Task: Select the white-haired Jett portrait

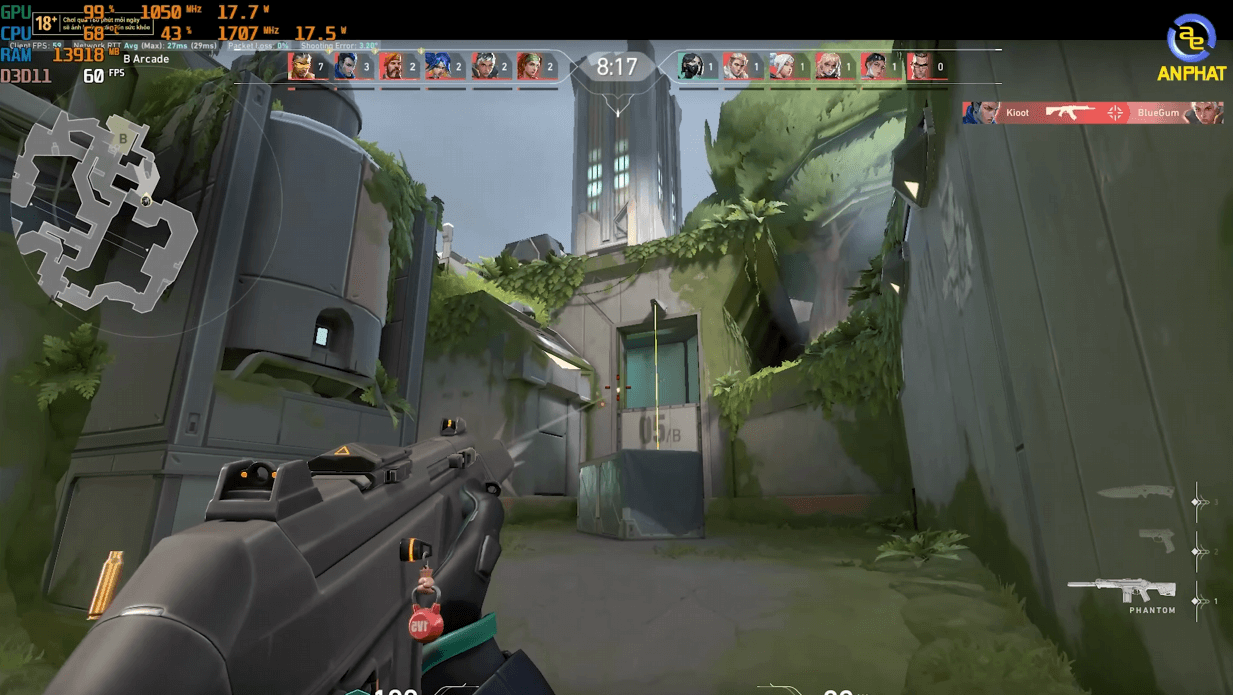Action: 783,66
